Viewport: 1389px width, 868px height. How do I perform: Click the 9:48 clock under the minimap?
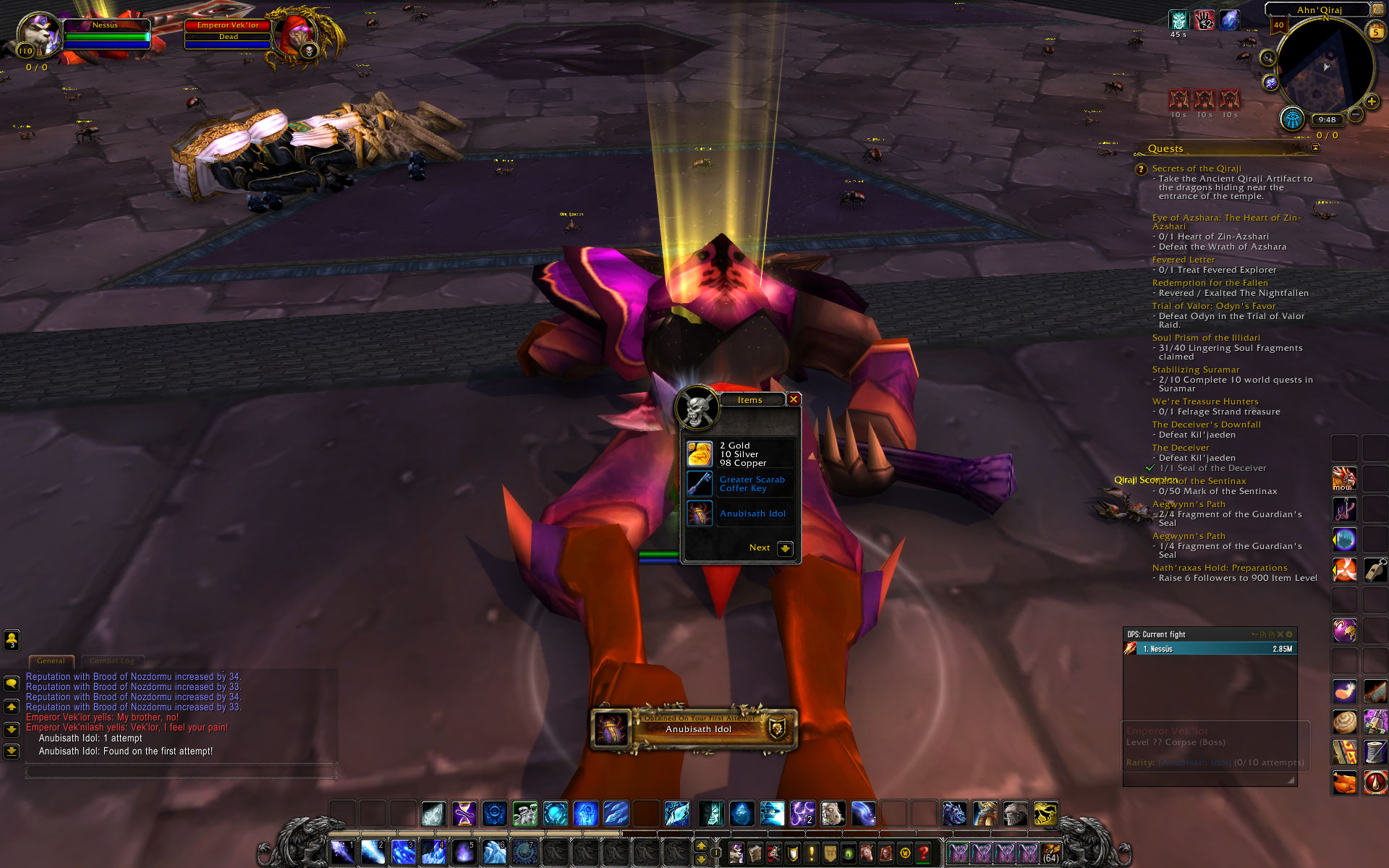(x=1327, y=120)
